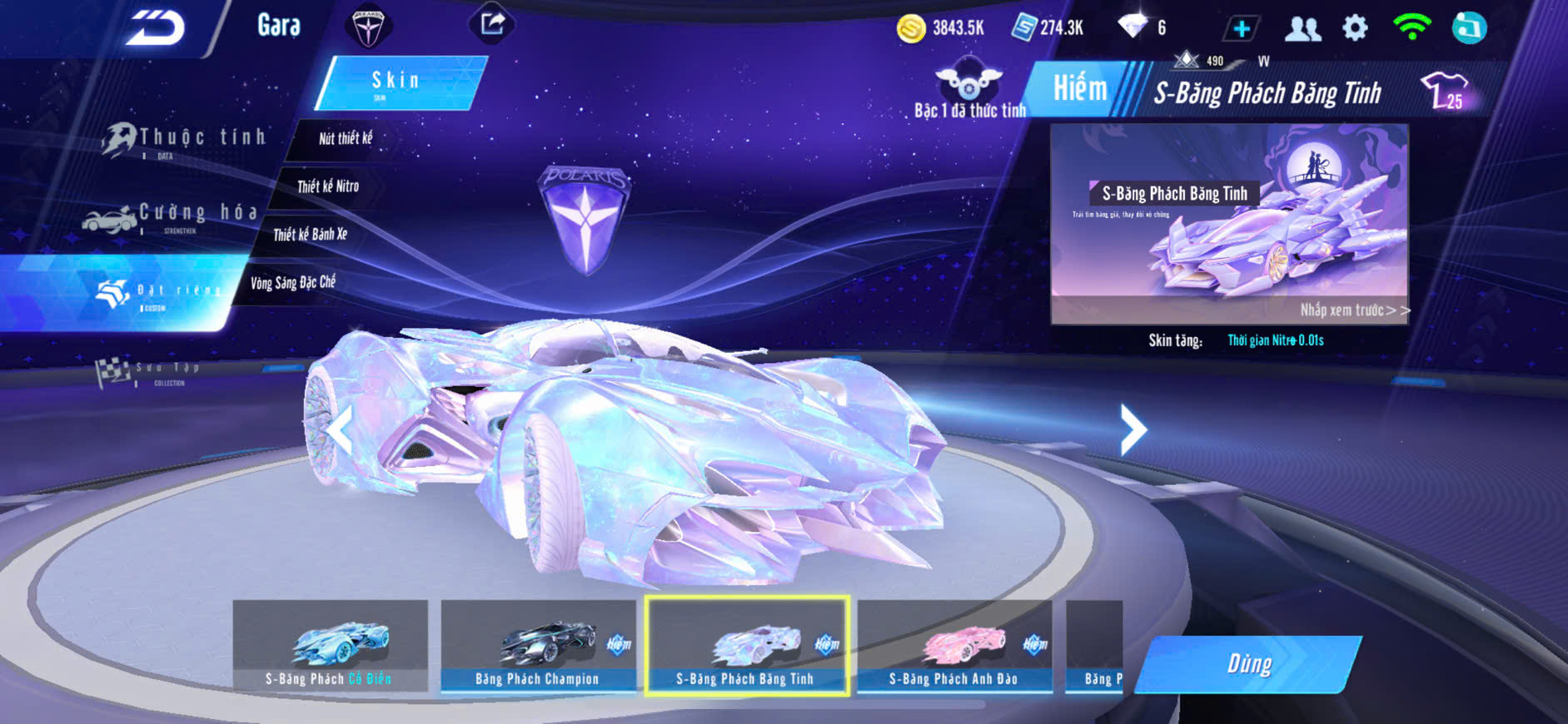This screenshot has height=724, width=1568.
Task: Open the settings gear icon
Action: point(1355,28)
